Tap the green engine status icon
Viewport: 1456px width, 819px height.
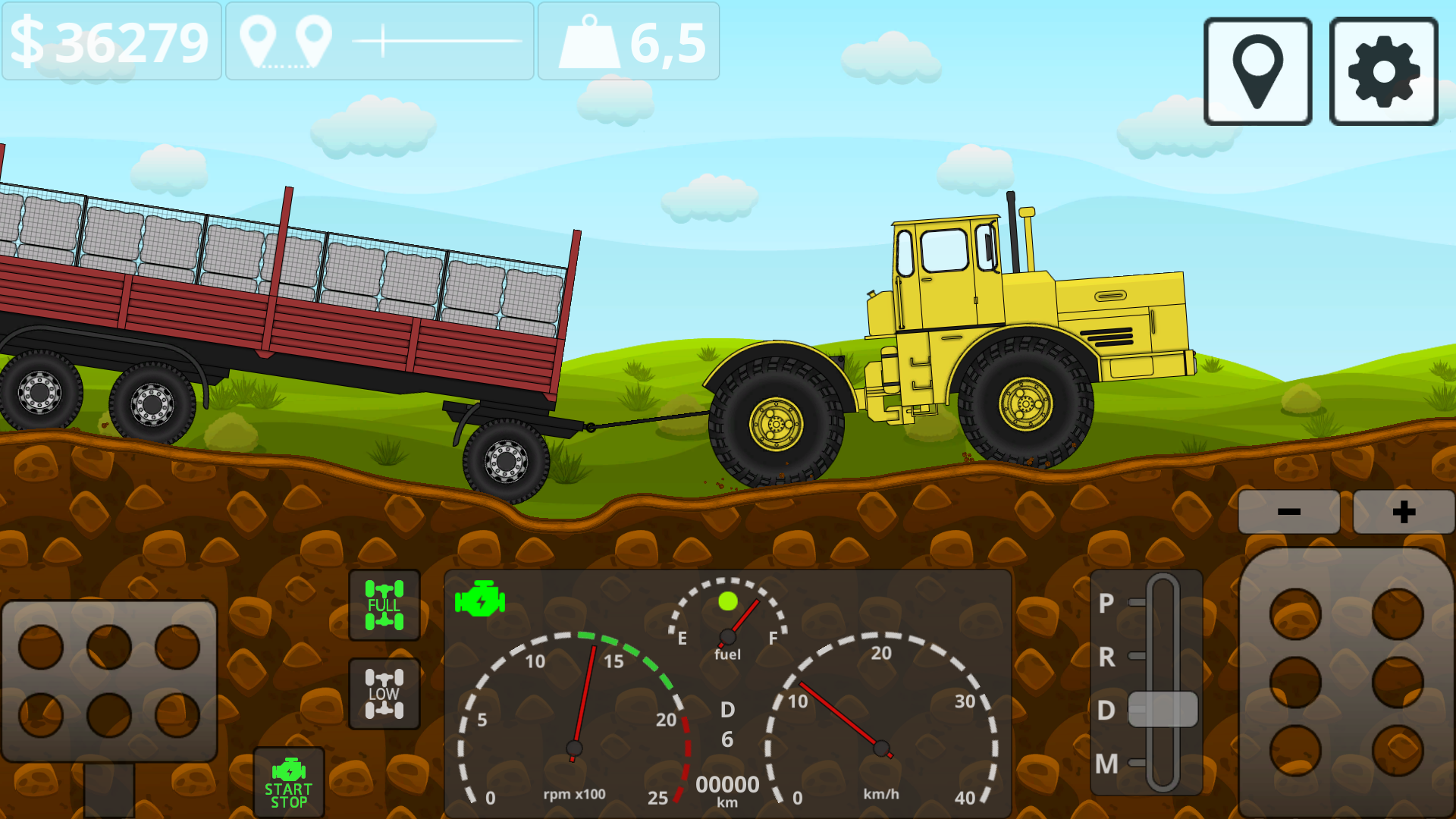[x=479, y=600]
